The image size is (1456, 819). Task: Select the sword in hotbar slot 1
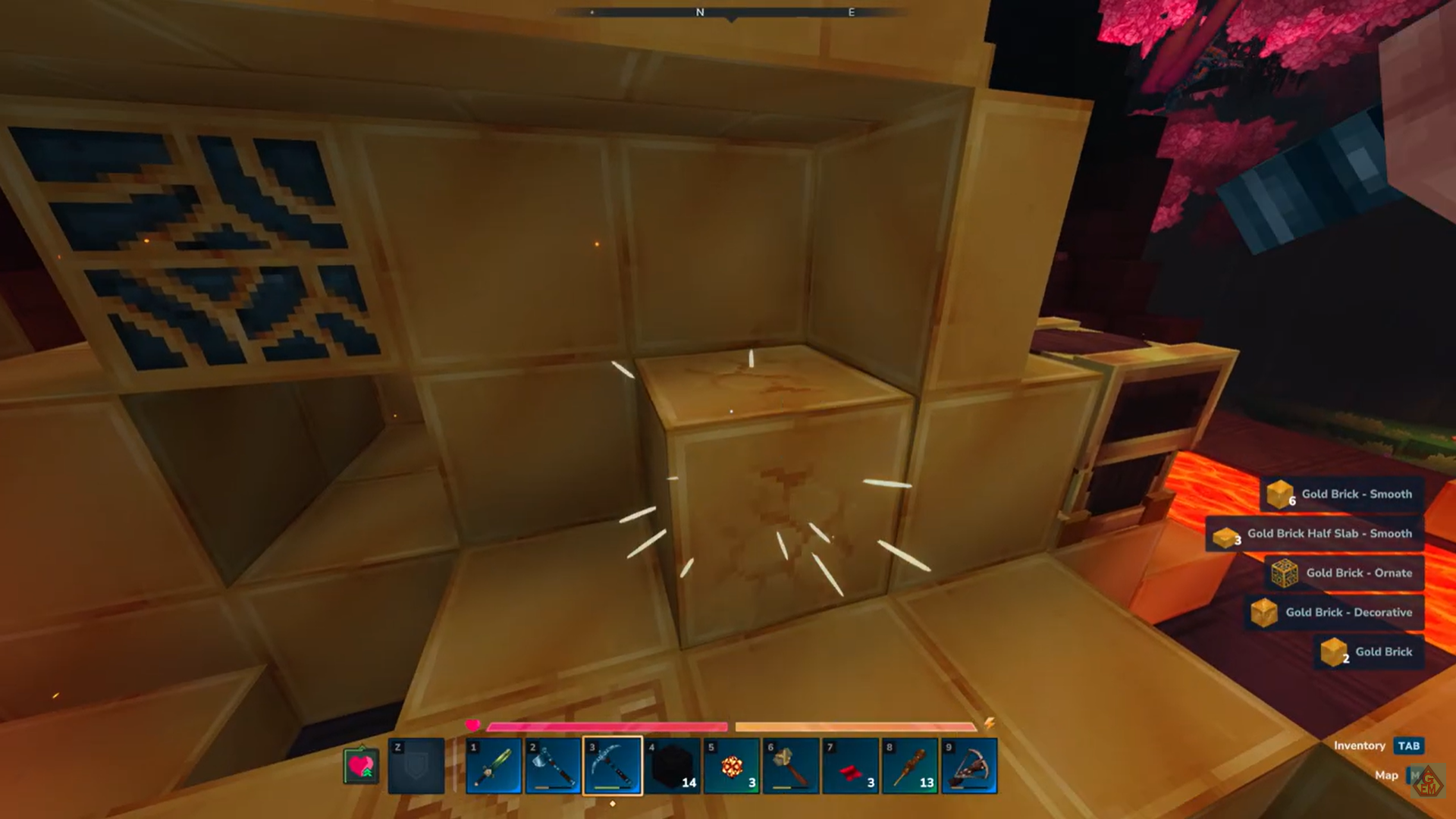(x=493, y=764)
